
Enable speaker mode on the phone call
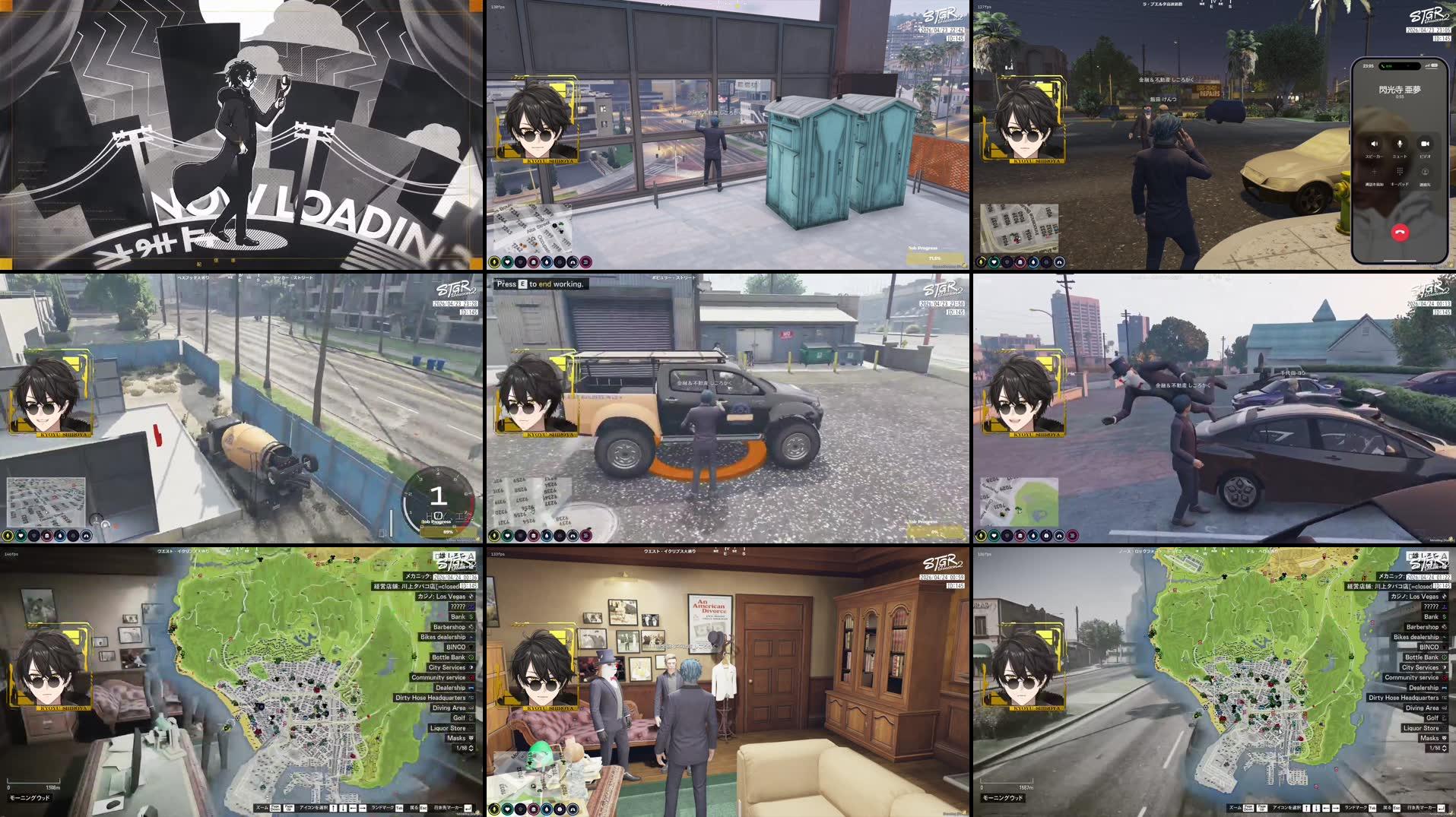[1375, 144]
